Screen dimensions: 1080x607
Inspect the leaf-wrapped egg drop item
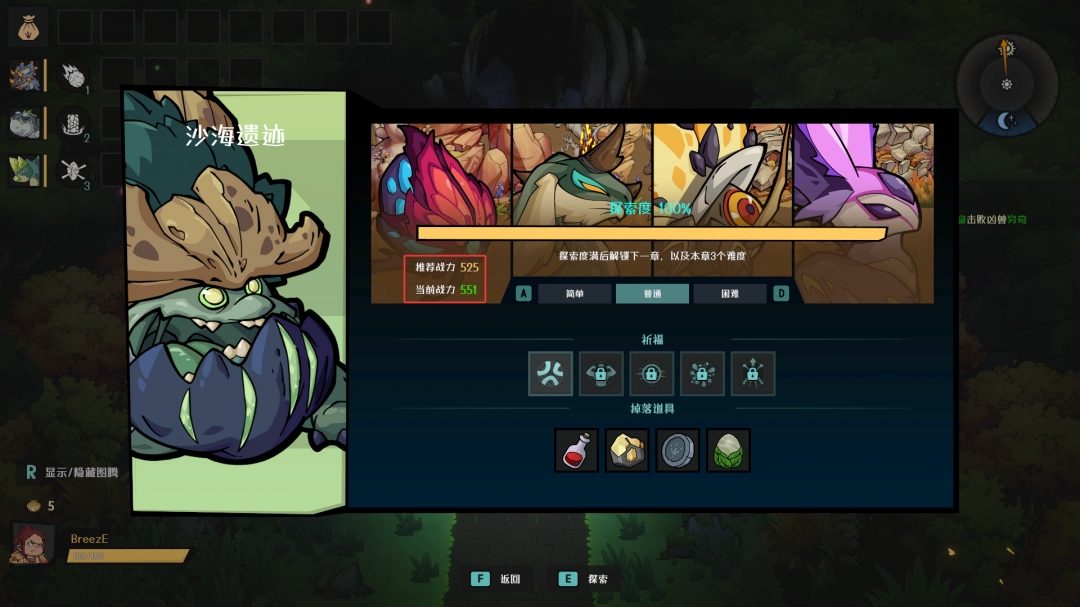coord(728,450)
